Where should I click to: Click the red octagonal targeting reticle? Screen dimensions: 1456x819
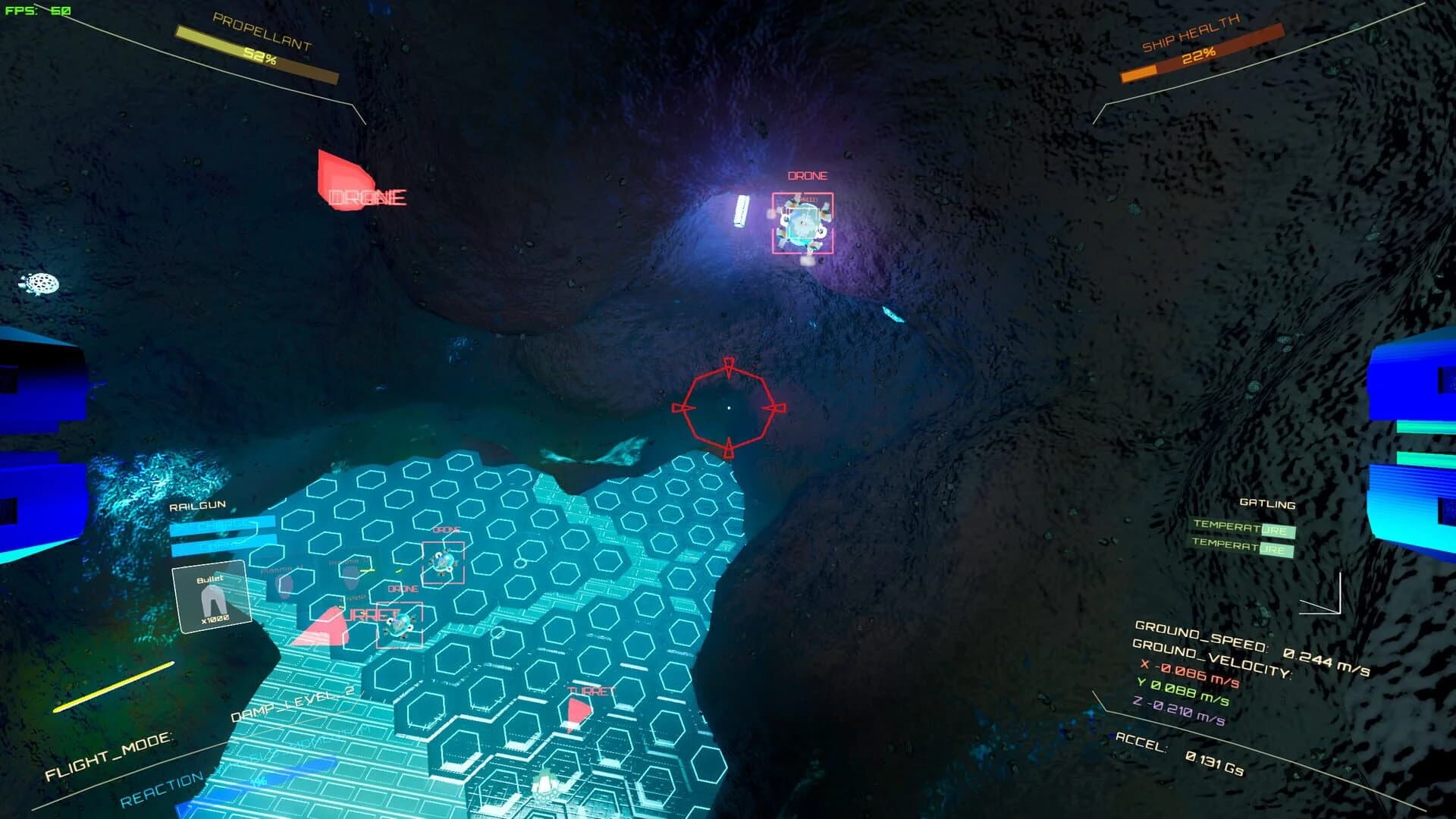coord(730,408)
